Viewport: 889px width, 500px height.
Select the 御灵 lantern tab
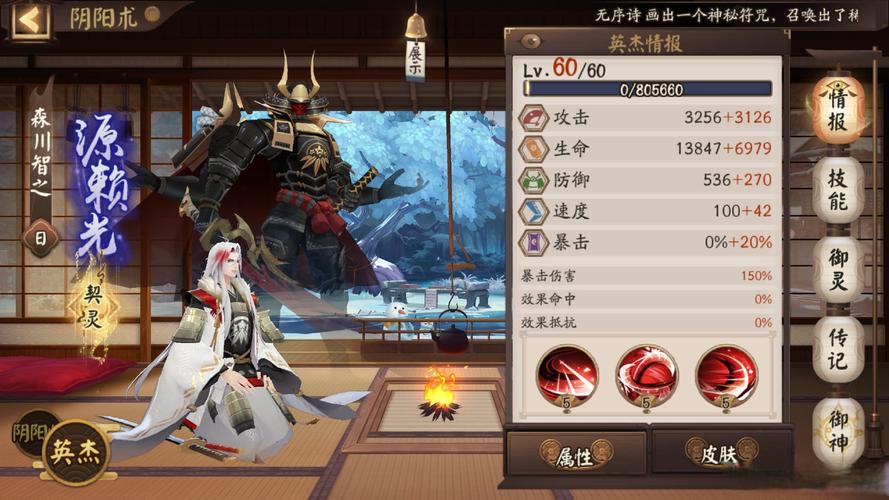[x=836, y=270]
